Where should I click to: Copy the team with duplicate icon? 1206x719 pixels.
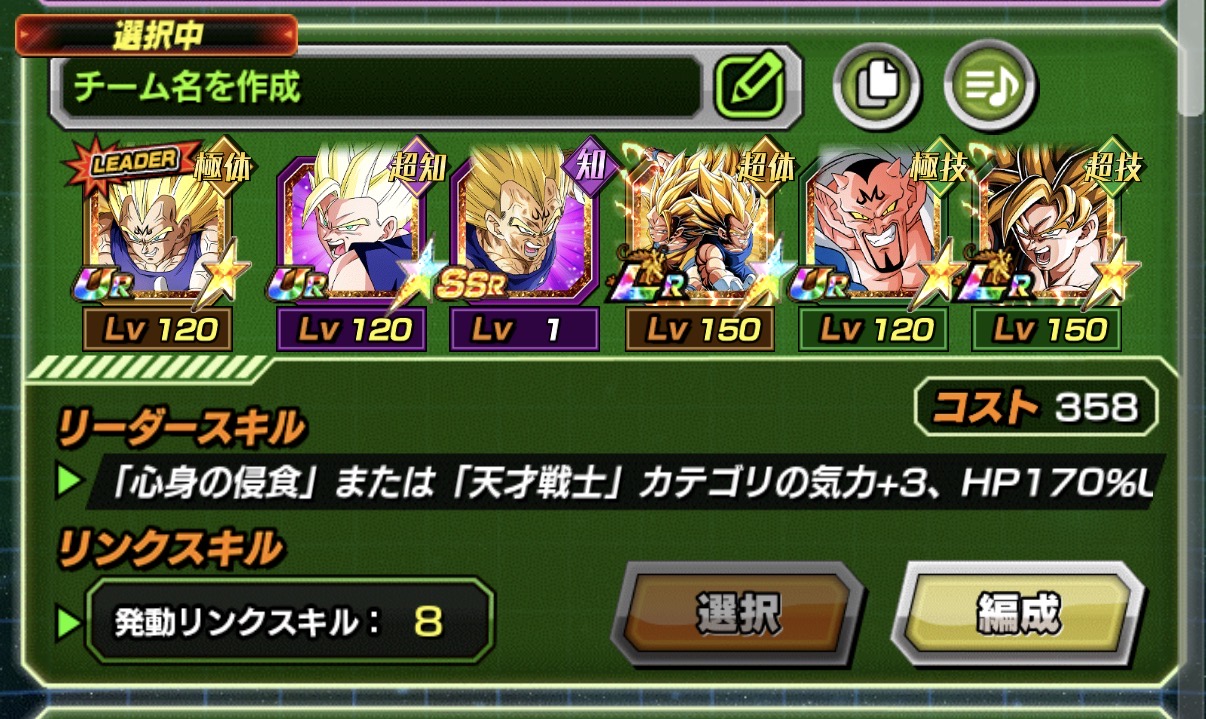(x=877, y=86)
